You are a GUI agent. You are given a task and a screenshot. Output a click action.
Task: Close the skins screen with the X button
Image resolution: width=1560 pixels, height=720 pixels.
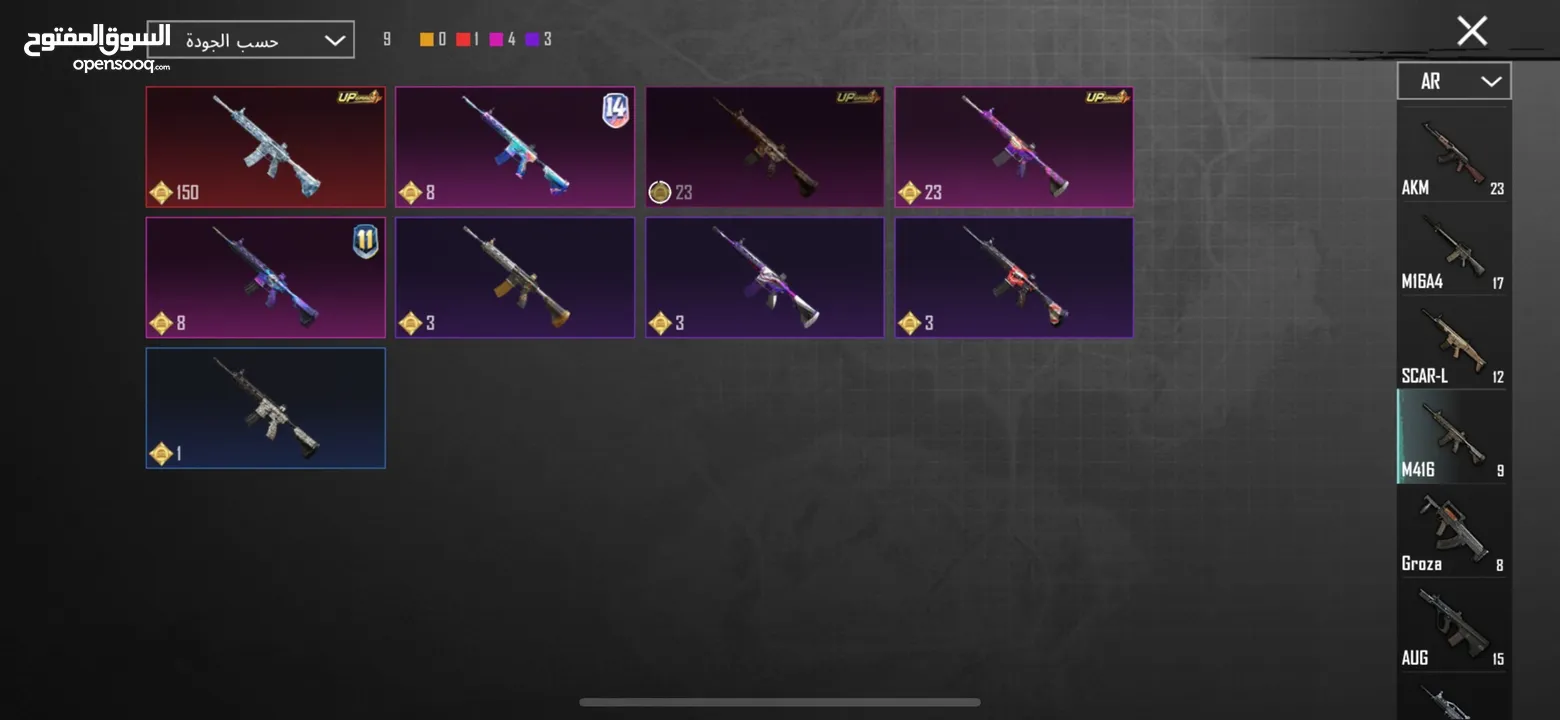pyautogui.click(x=1471, y=31)
